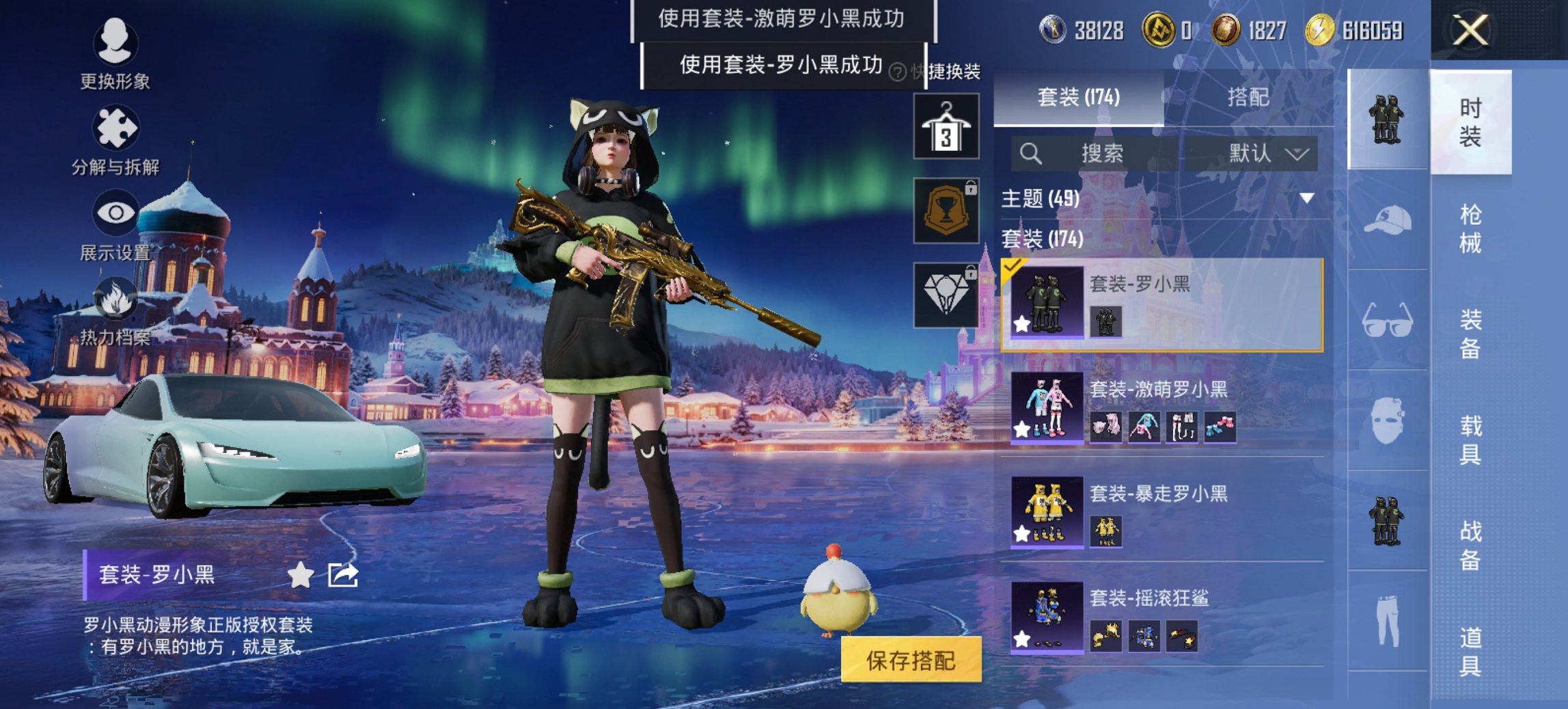Open the clothes hanger icon with badge 3
The width and height of the screenshot is (1568, 709).
pos(946,125)
